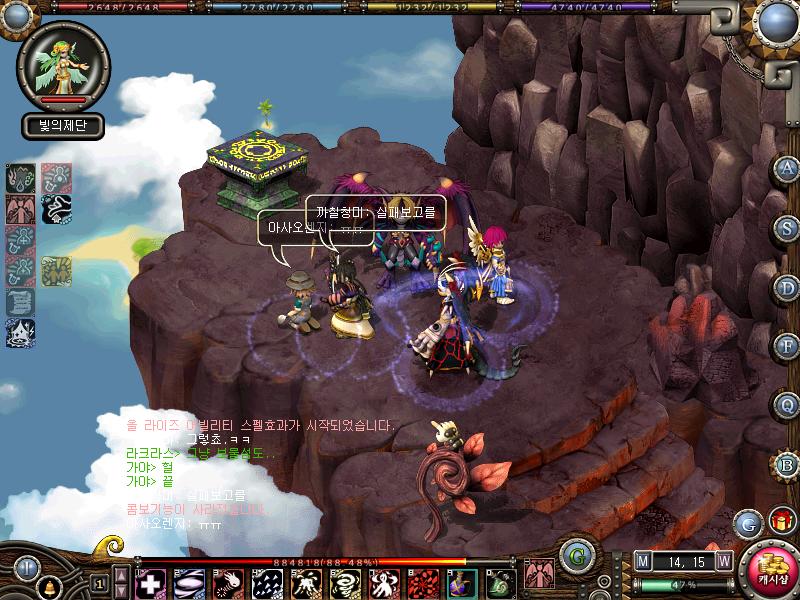Open the cash shop (캐시샵) button
This screenshot has width=800, height=600.
[772, 570]
